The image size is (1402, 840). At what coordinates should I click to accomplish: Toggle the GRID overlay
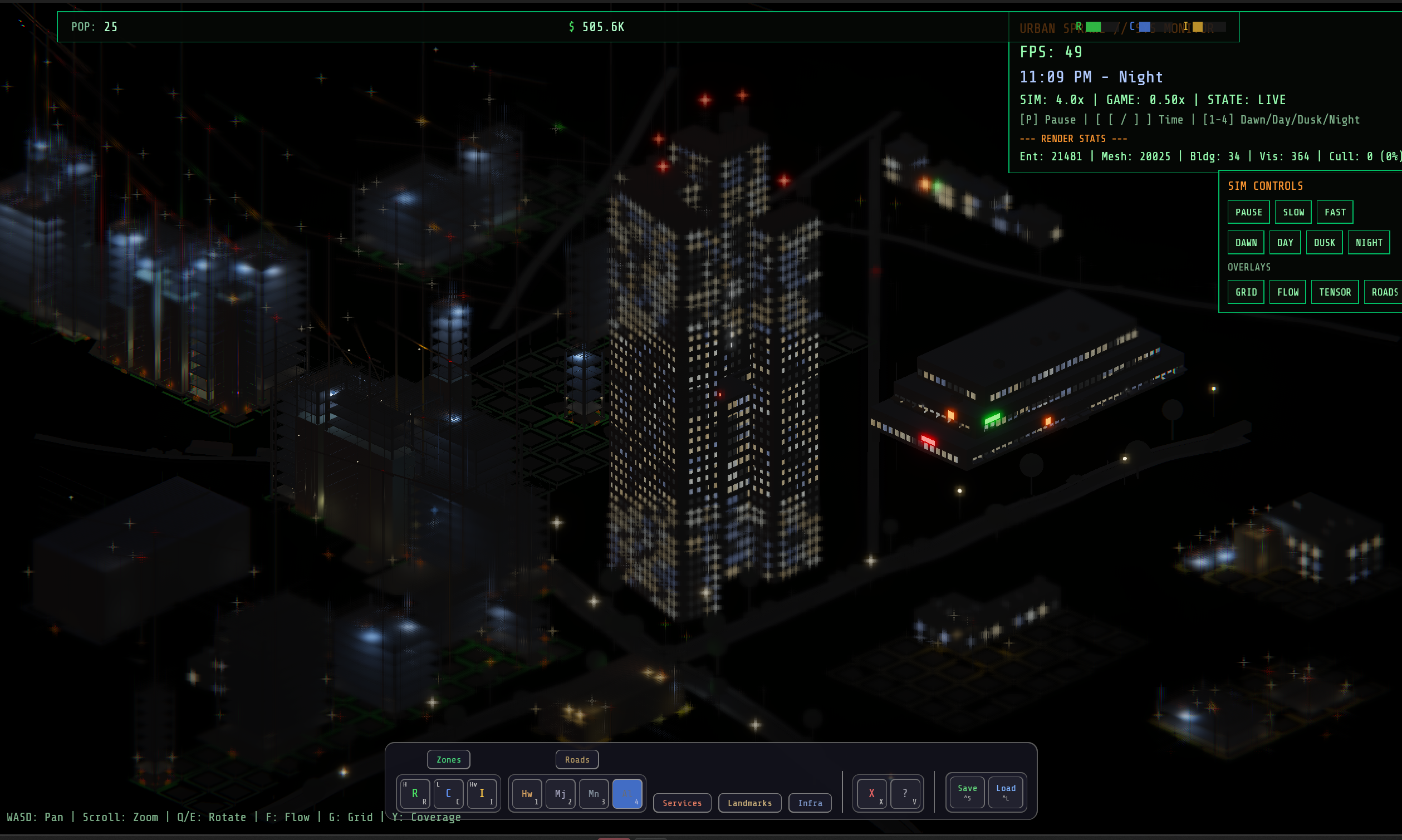(1246, 292)
